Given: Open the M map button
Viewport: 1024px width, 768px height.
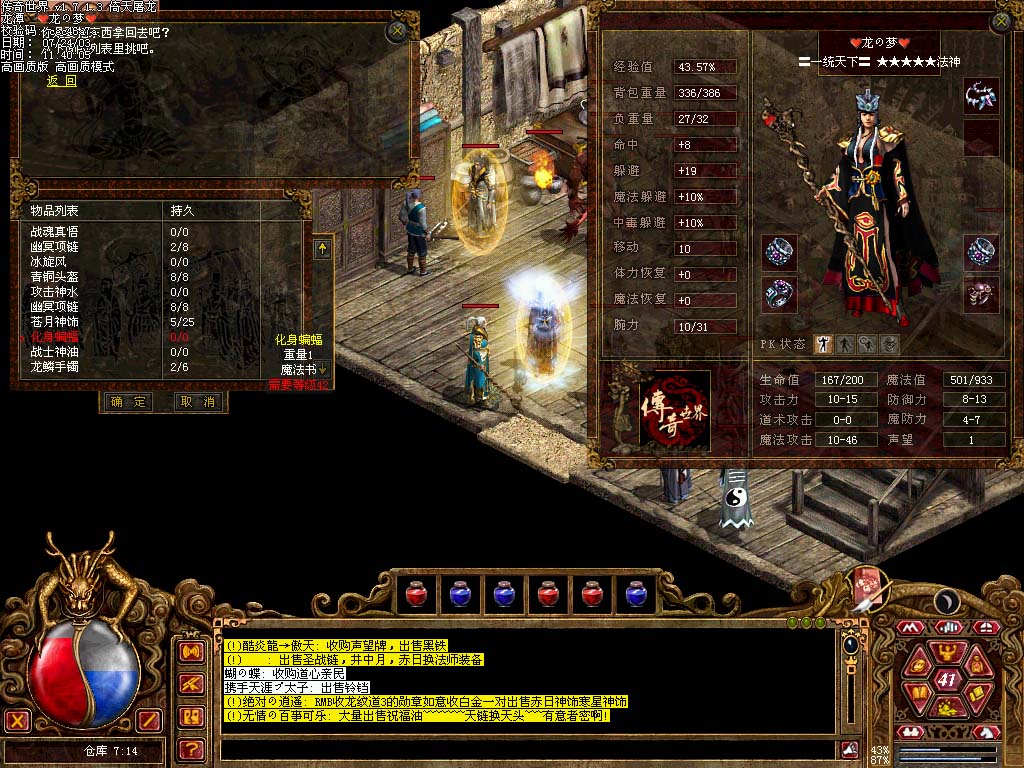Looking at the screenshot, I should [x=909, y=627].
